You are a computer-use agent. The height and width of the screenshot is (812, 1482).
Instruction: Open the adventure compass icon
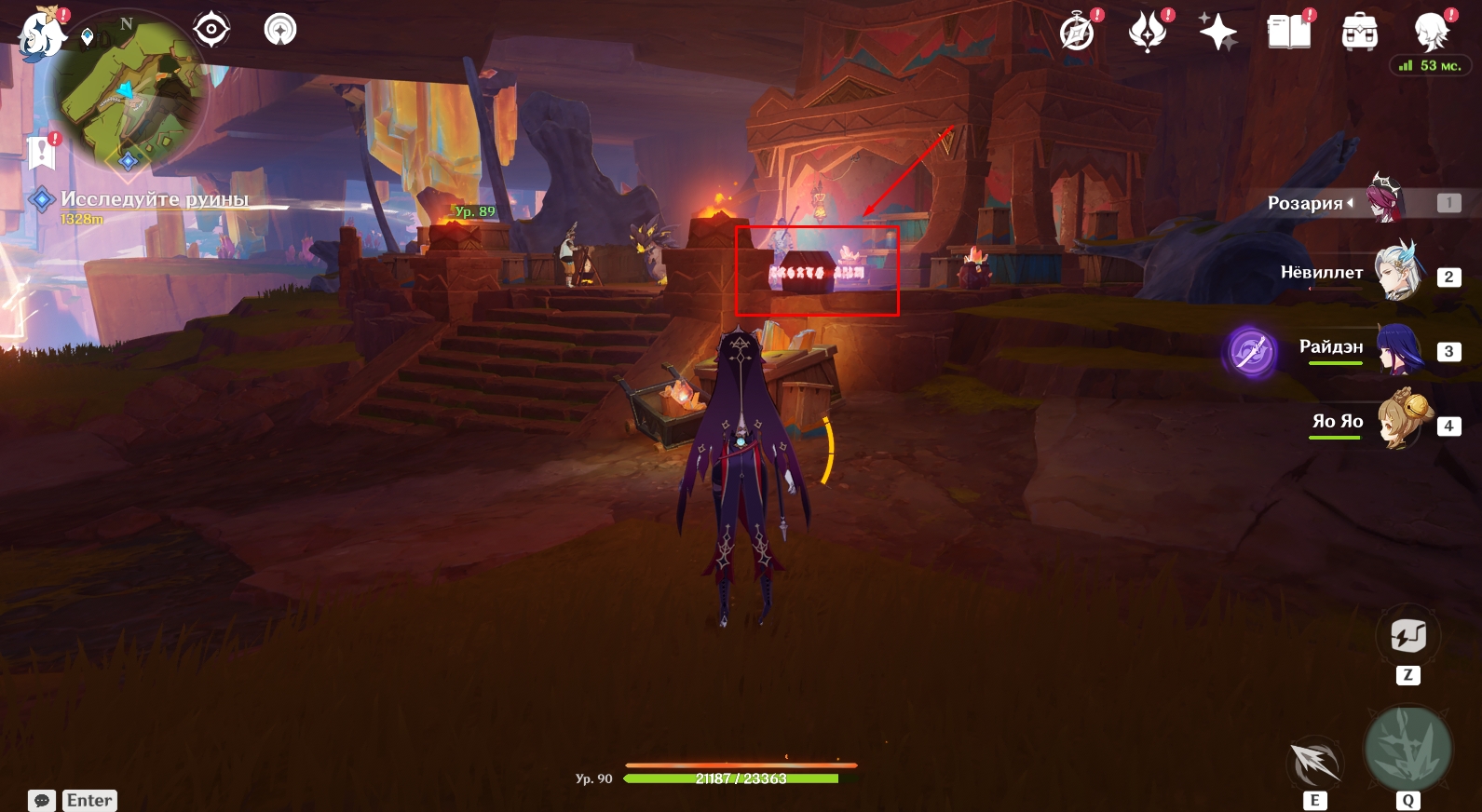pos(1078,33)
